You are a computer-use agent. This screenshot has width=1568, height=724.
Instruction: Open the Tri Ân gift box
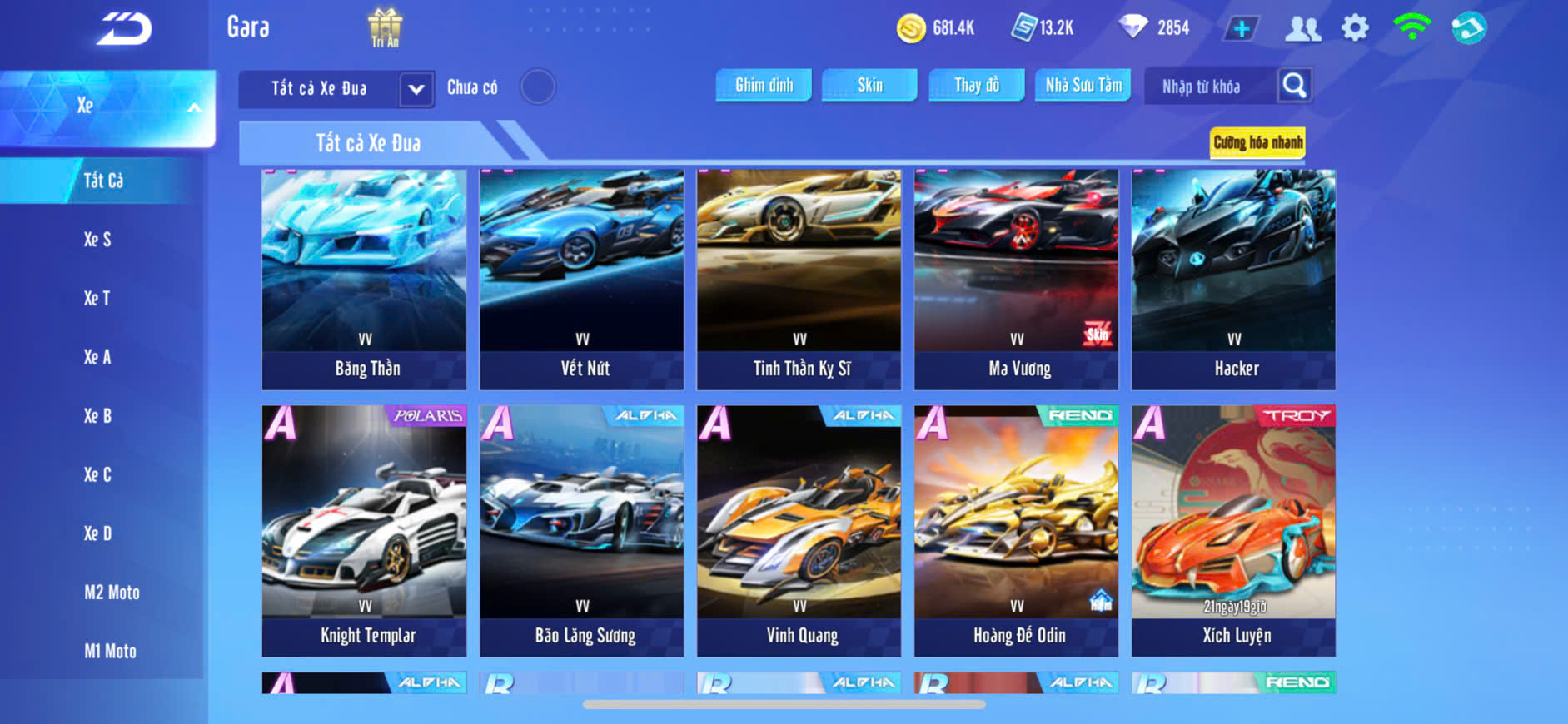385,27
